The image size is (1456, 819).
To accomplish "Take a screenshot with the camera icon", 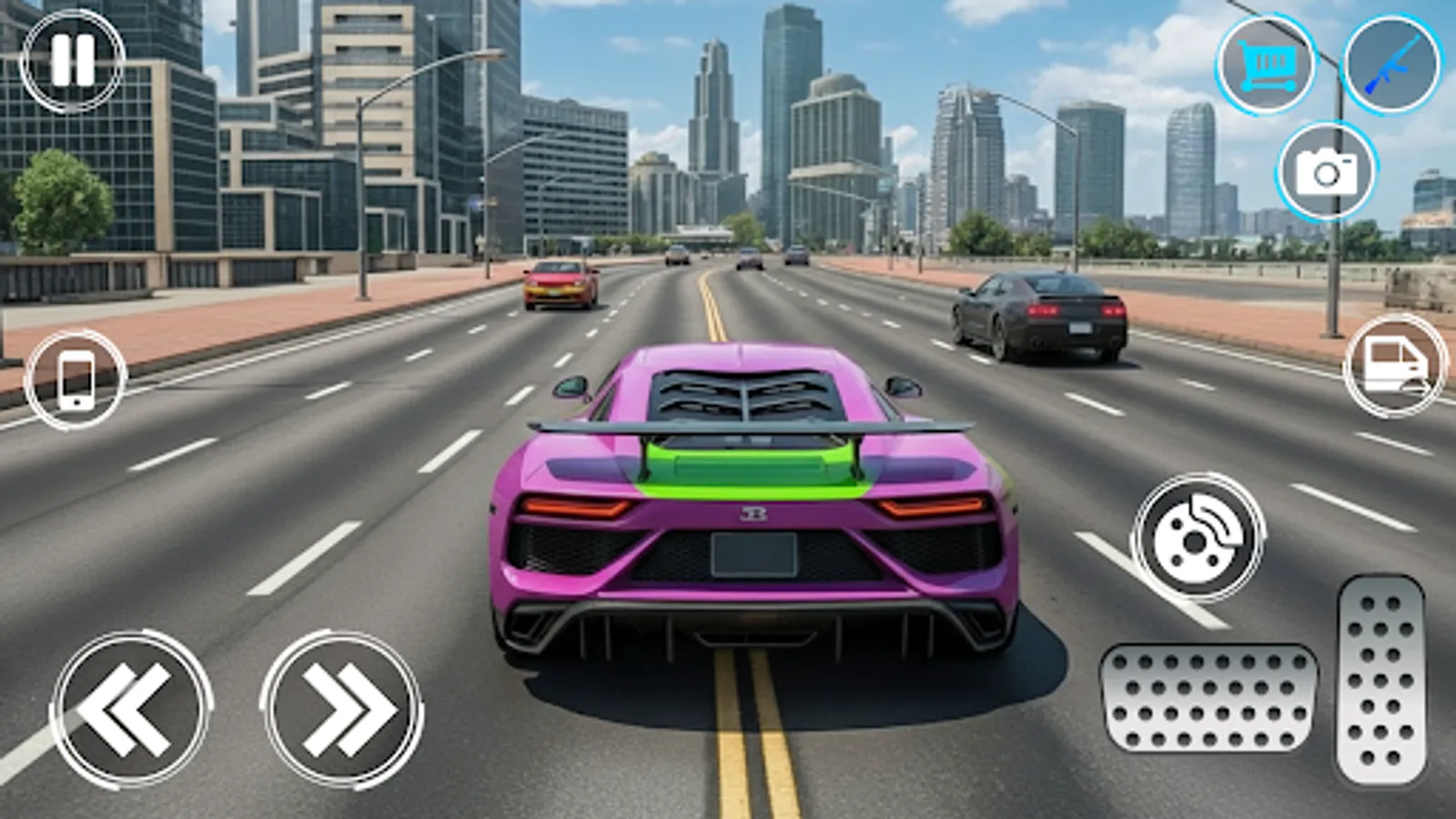I will [1327, 171].
